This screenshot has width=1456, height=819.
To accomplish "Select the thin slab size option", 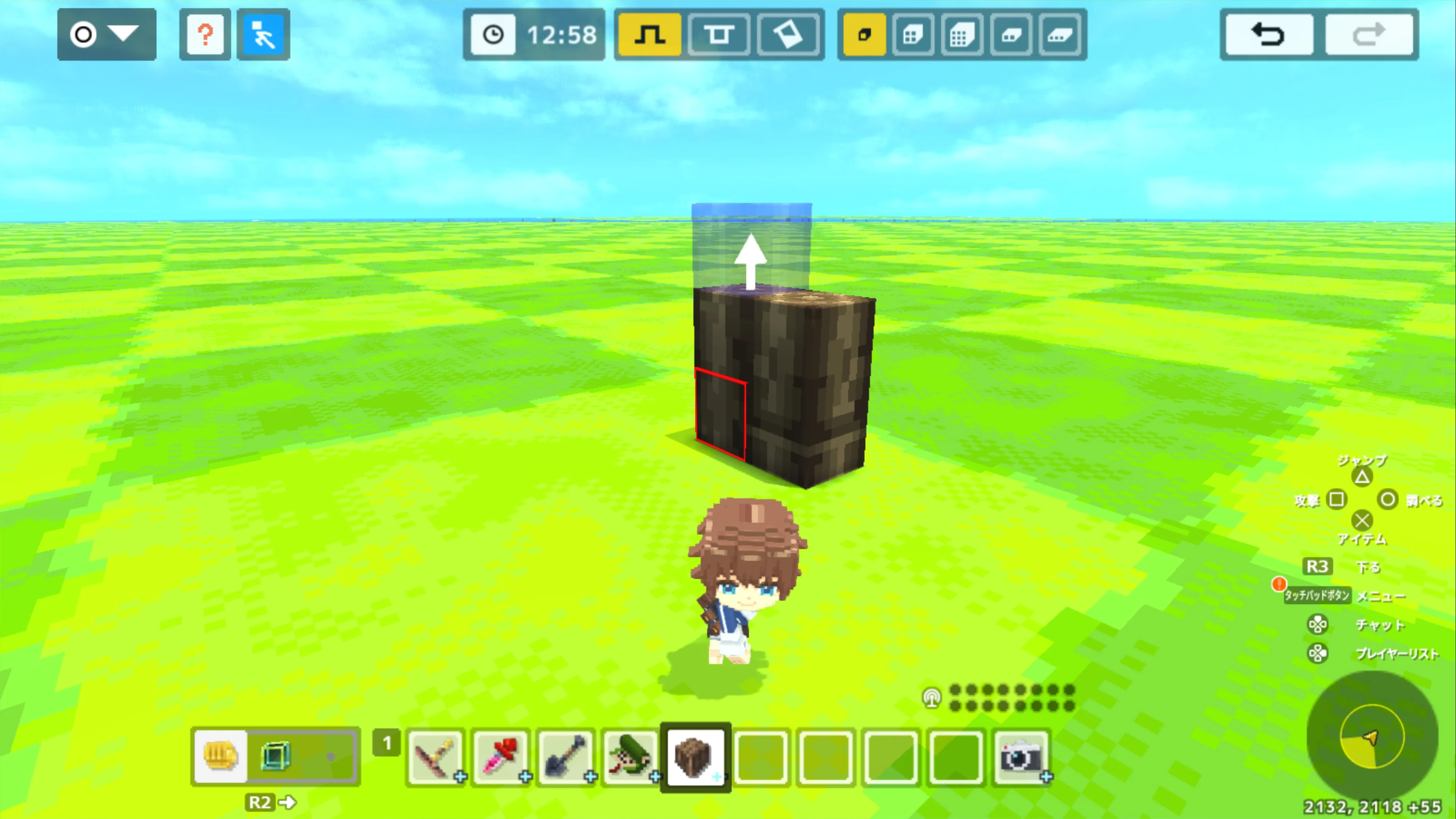I will click(x=1011, y=35).
